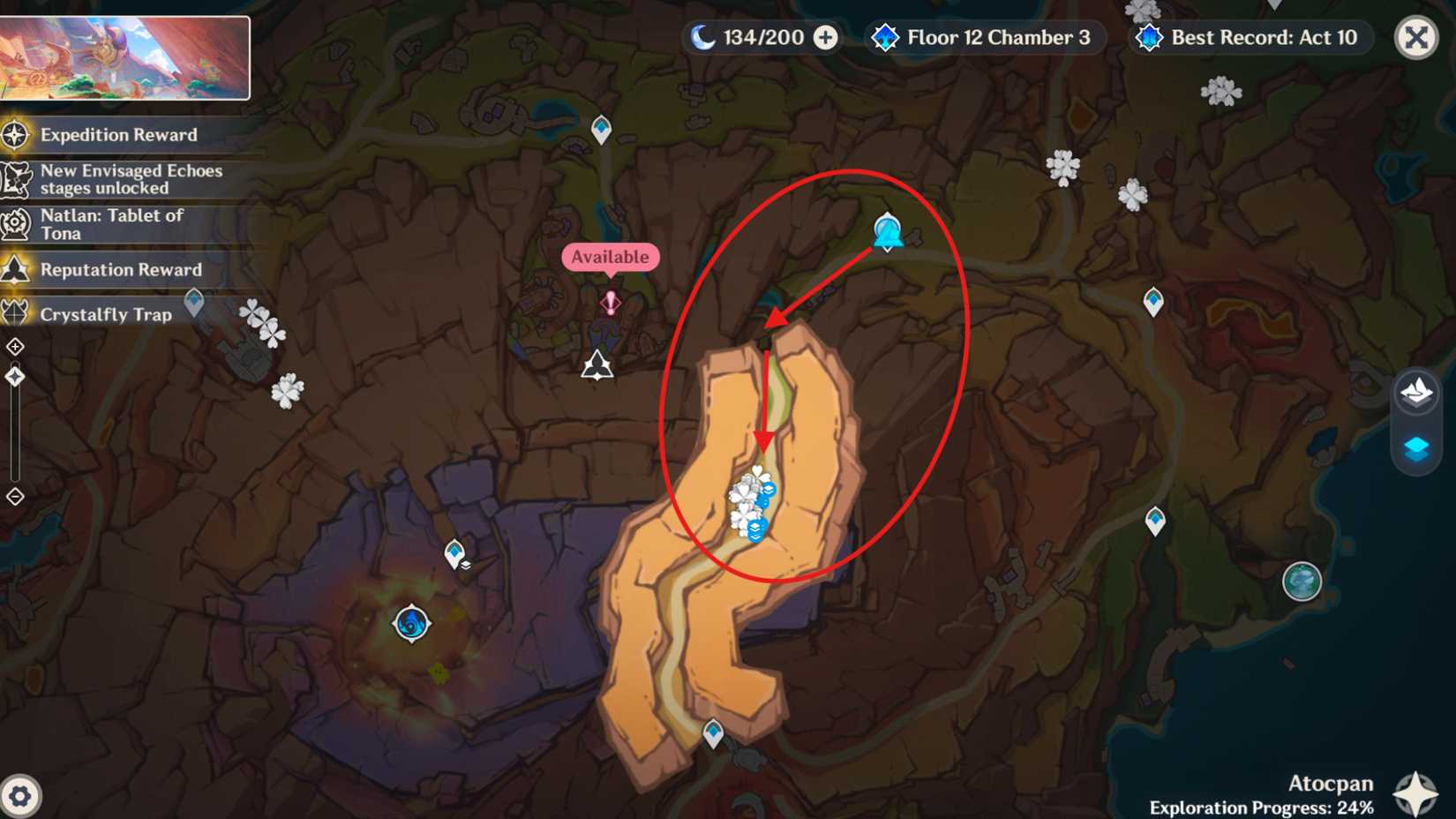Click the crescent moon counter icon
Image resolution: width=1456 pixels, height=819 pixels.
(702, 37)
